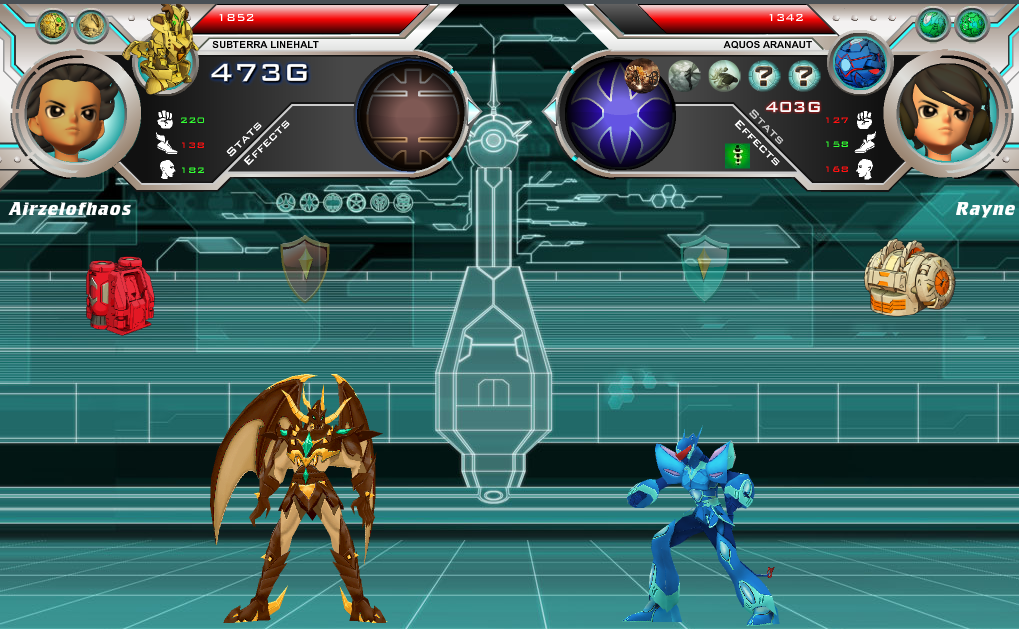Screen dimensions: 1019x629
Task: Inspect the green effect icon under Rayne's stats
Action: pyautogui.click(x=738, y=155)
